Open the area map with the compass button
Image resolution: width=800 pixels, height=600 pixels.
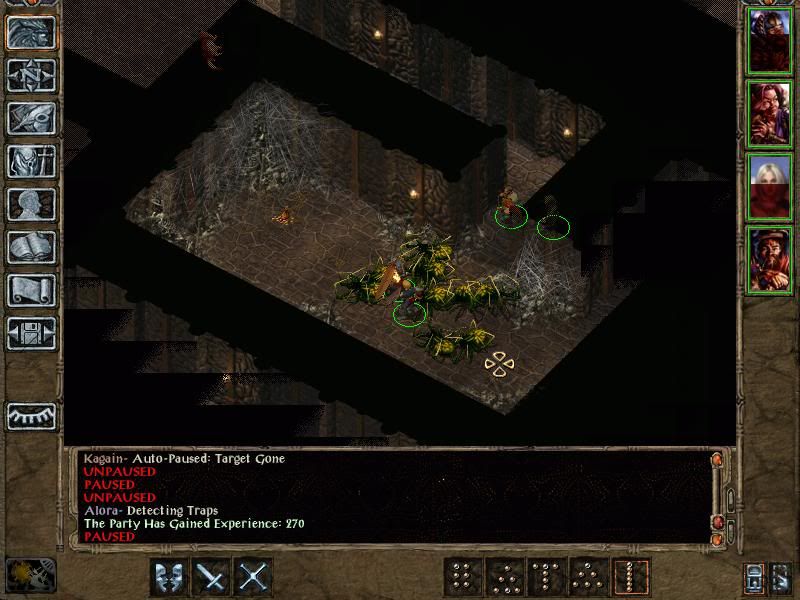(31, 75)
